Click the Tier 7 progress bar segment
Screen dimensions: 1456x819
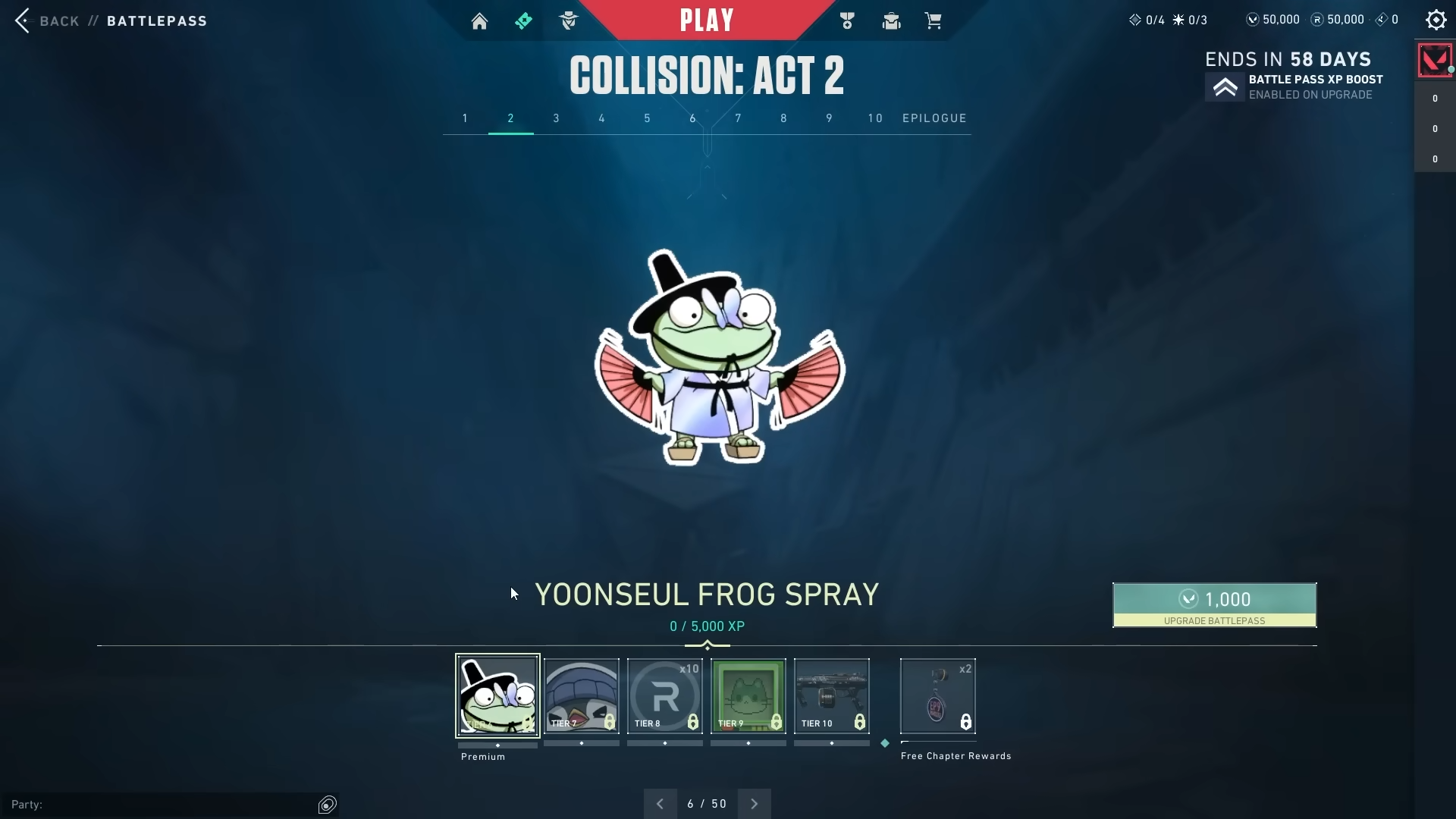click(x=581, y=744)
